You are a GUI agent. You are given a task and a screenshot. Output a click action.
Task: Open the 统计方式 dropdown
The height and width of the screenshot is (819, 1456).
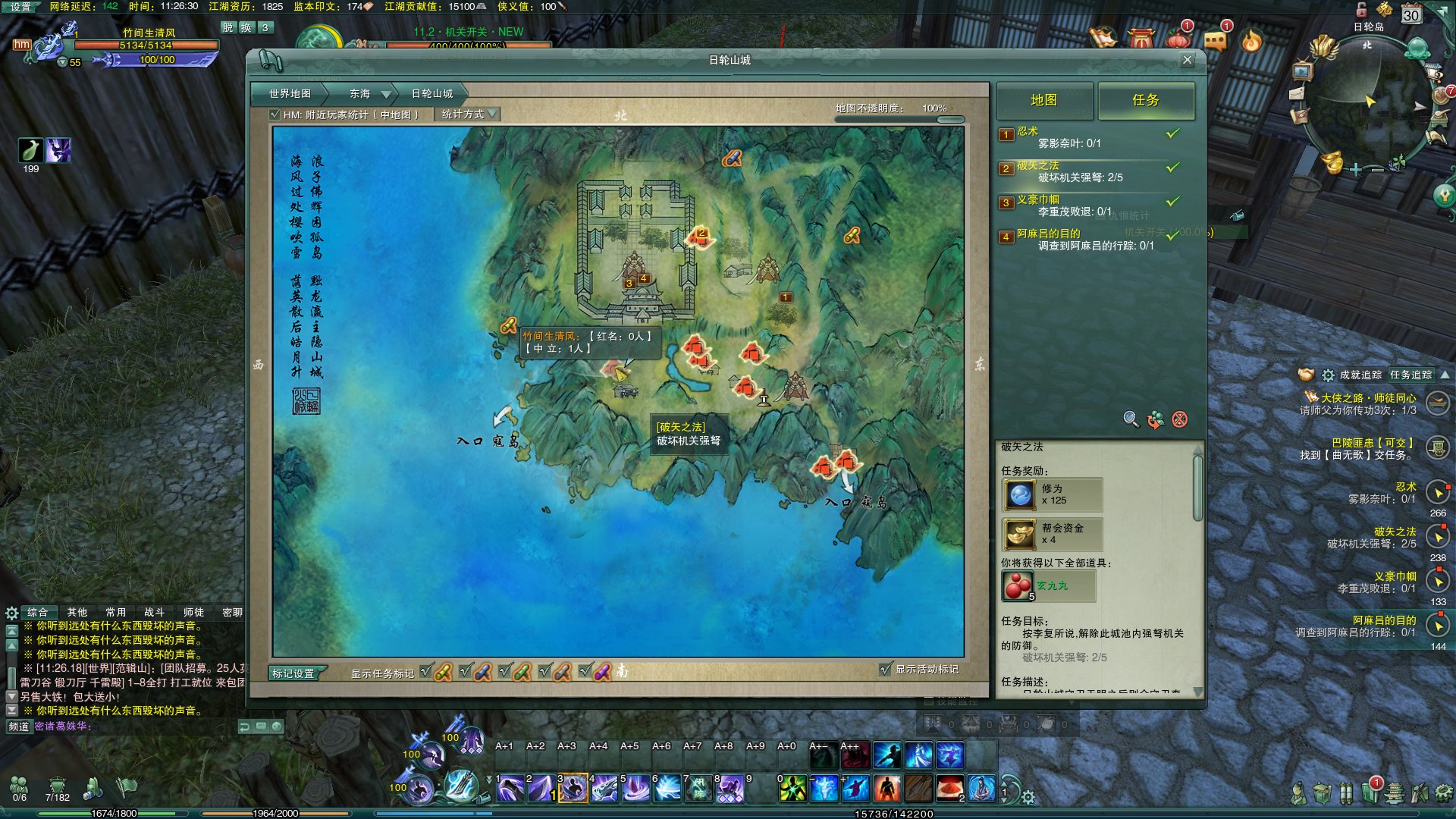(468, 115)
